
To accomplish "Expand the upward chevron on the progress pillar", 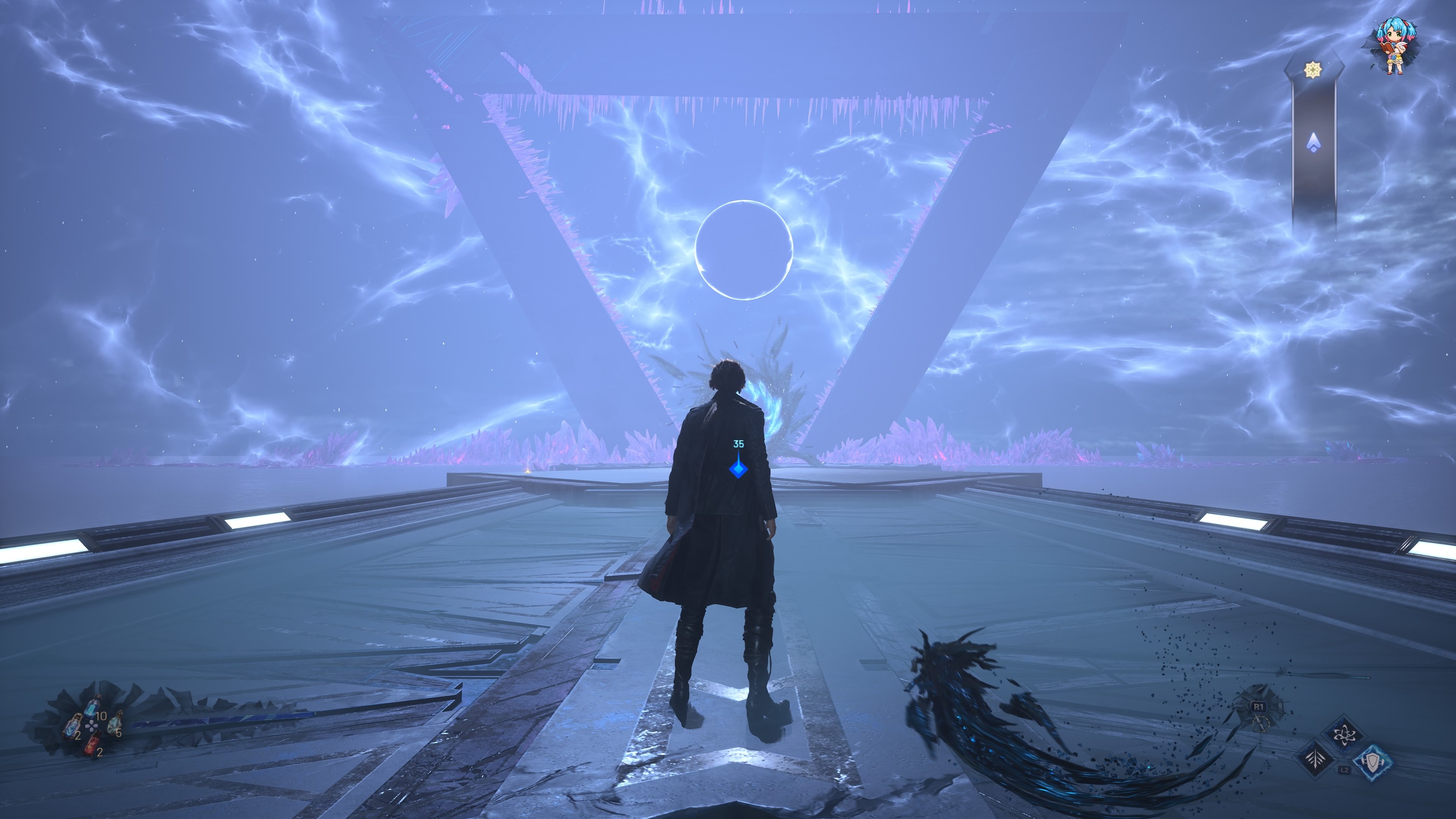I will (x=1314, y=141).
